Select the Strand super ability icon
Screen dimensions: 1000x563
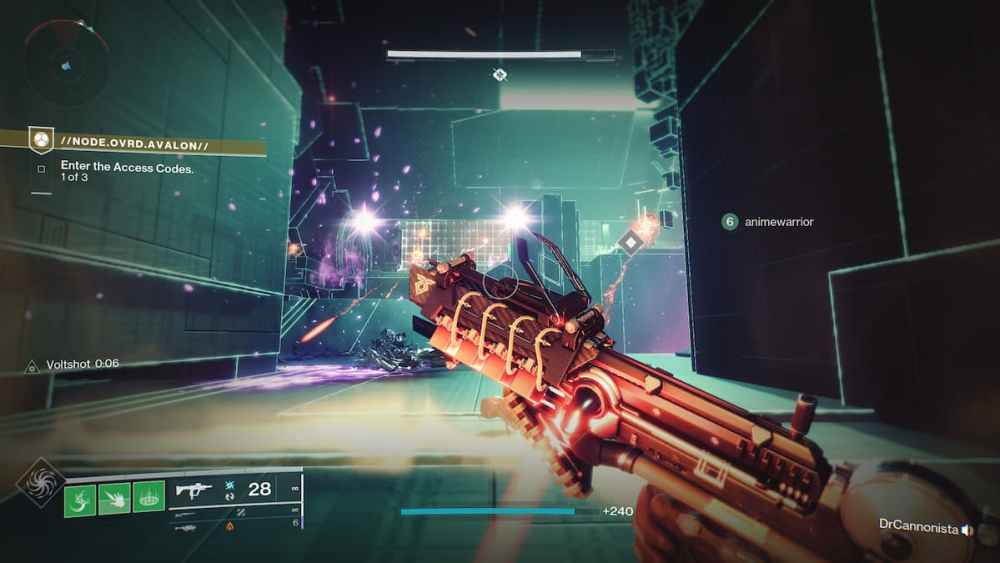click(42, 482)
